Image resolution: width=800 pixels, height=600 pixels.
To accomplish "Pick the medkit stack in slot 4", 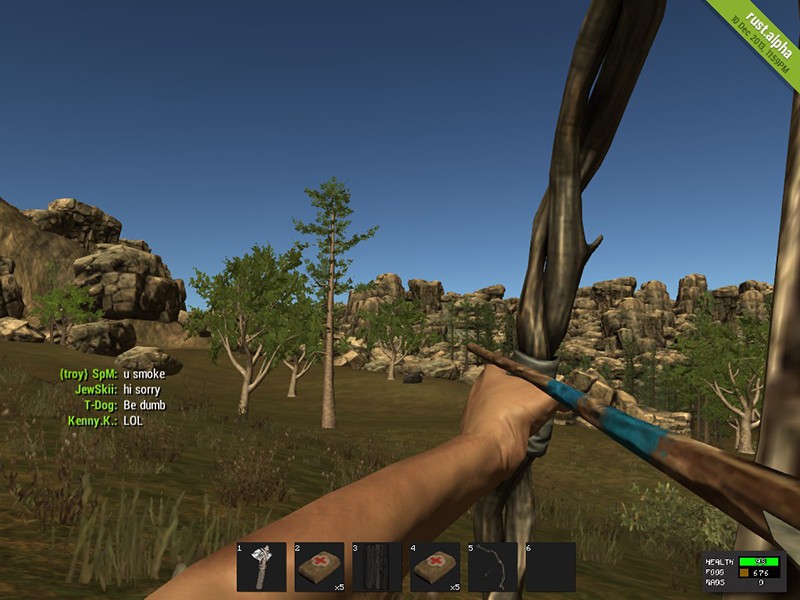I will pos(435,567).
